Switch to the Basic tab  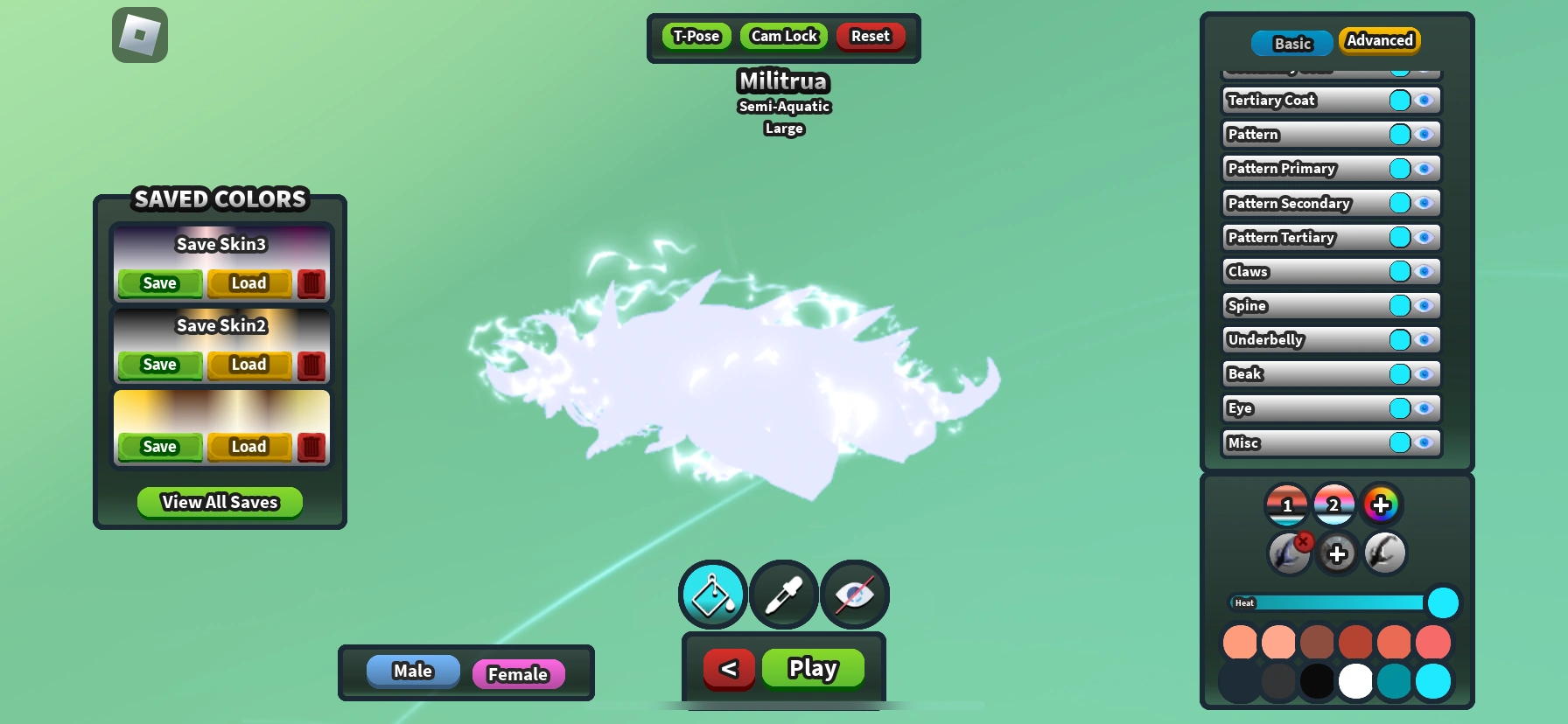point(1291,43)
